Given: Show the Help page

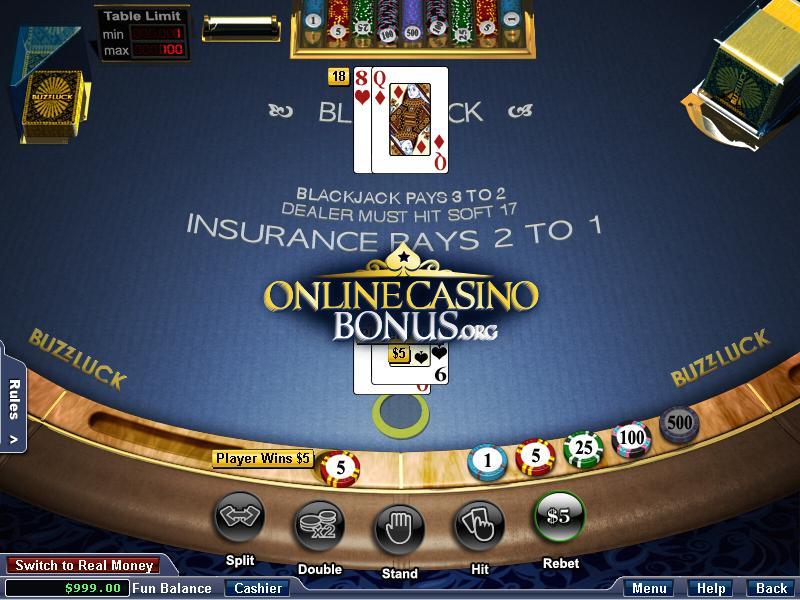Looking at the screenshot, I should click(x=711, y=588).
